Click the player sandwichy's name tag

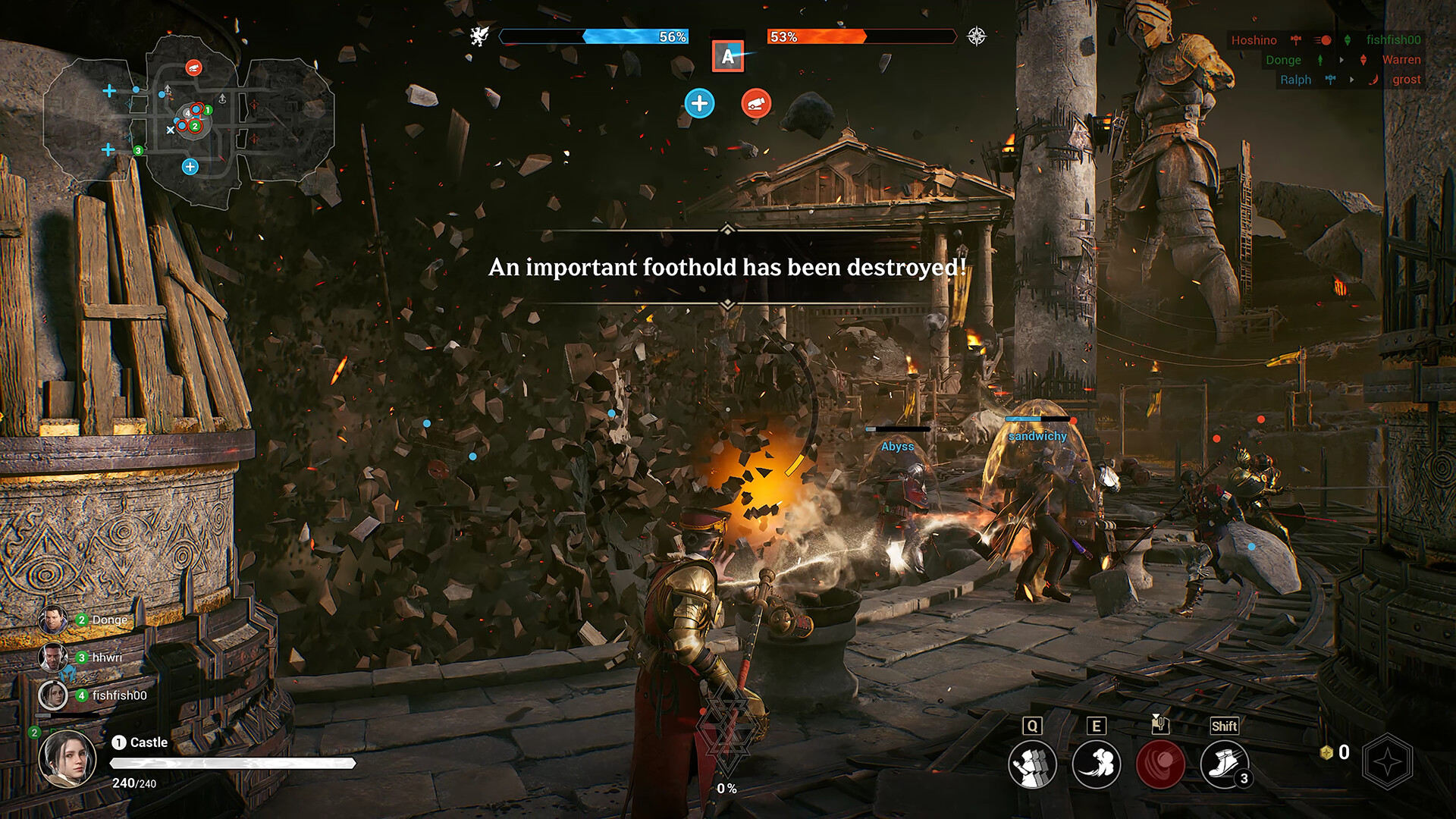point(1037,436)
